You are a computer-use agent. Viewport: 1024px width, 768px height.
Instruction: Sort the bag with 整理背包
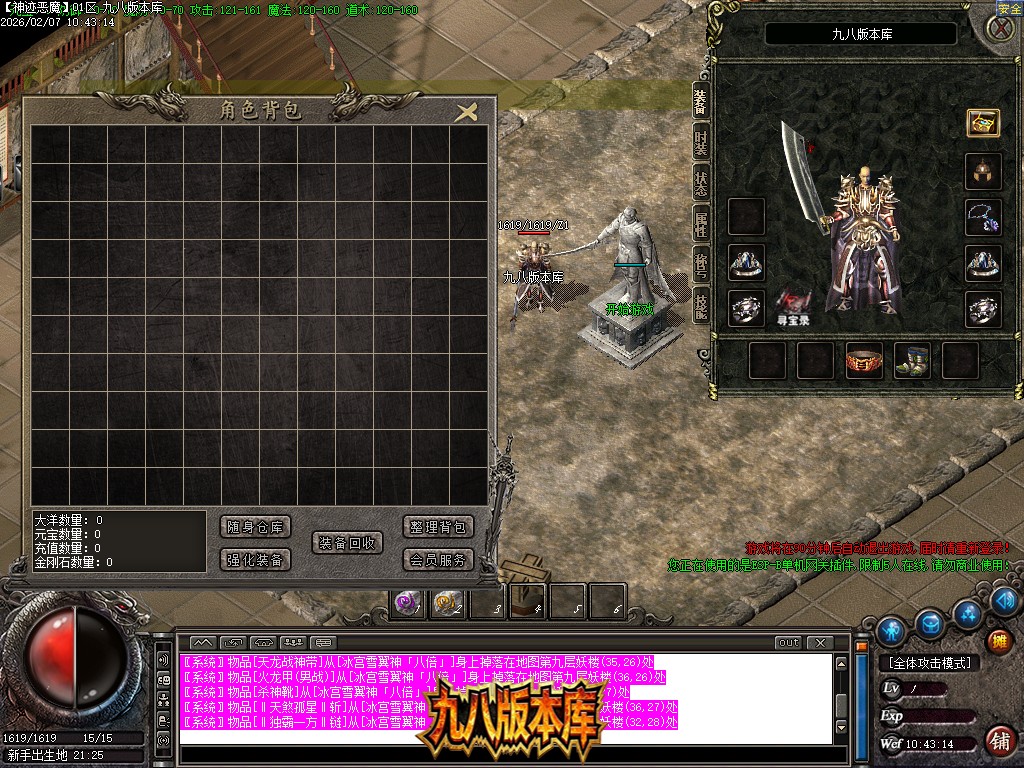438,527
